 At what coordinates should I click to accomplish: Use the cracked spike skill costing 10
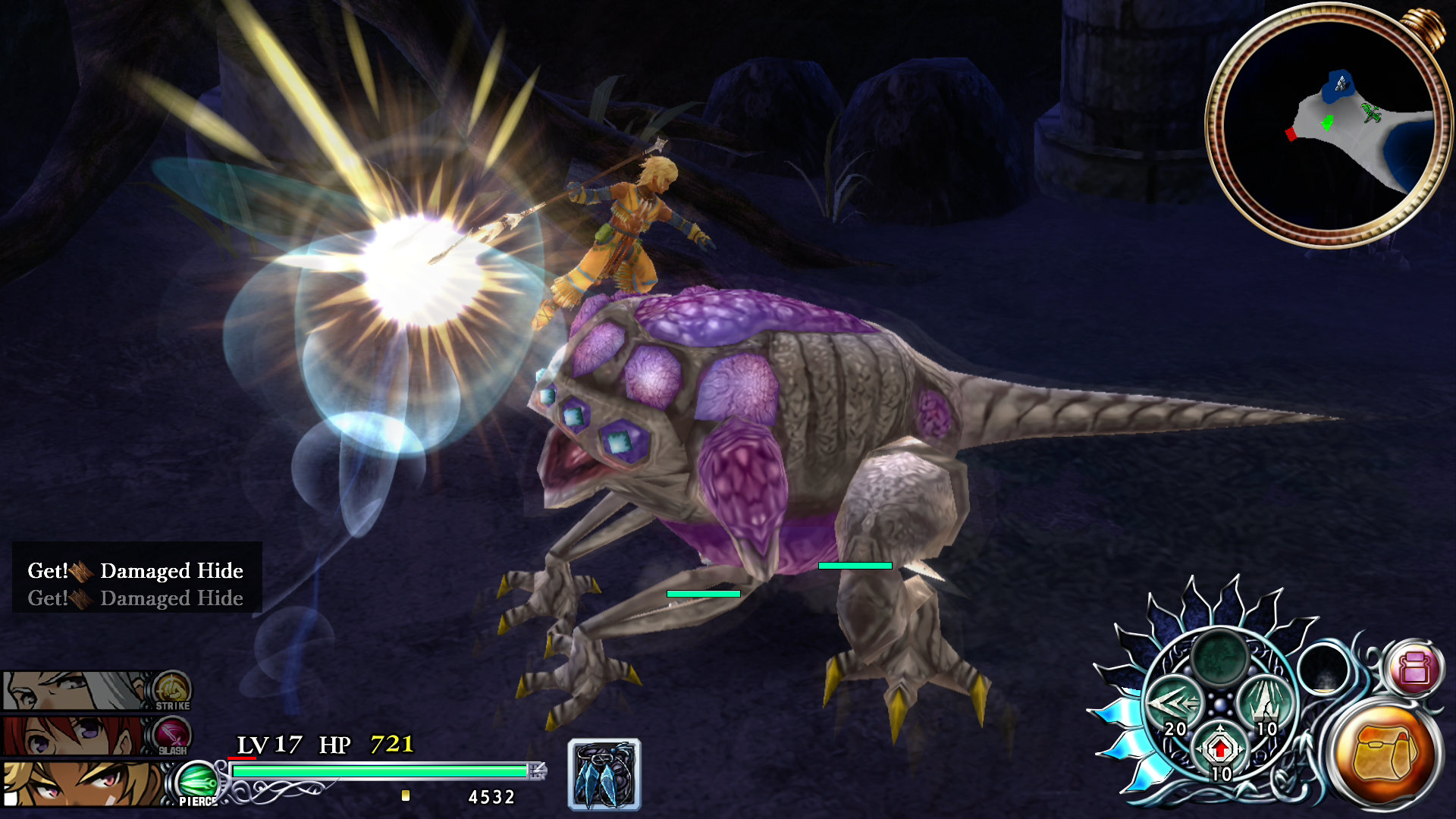click(1263, 704)
